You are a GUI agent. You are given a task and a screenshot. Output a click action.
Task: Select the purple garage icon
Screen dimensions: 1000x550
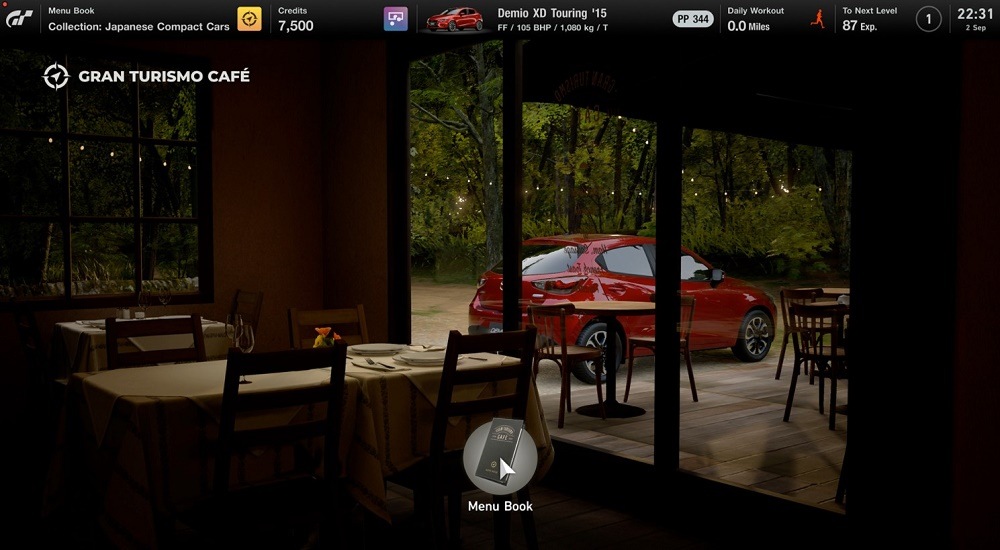396,19
